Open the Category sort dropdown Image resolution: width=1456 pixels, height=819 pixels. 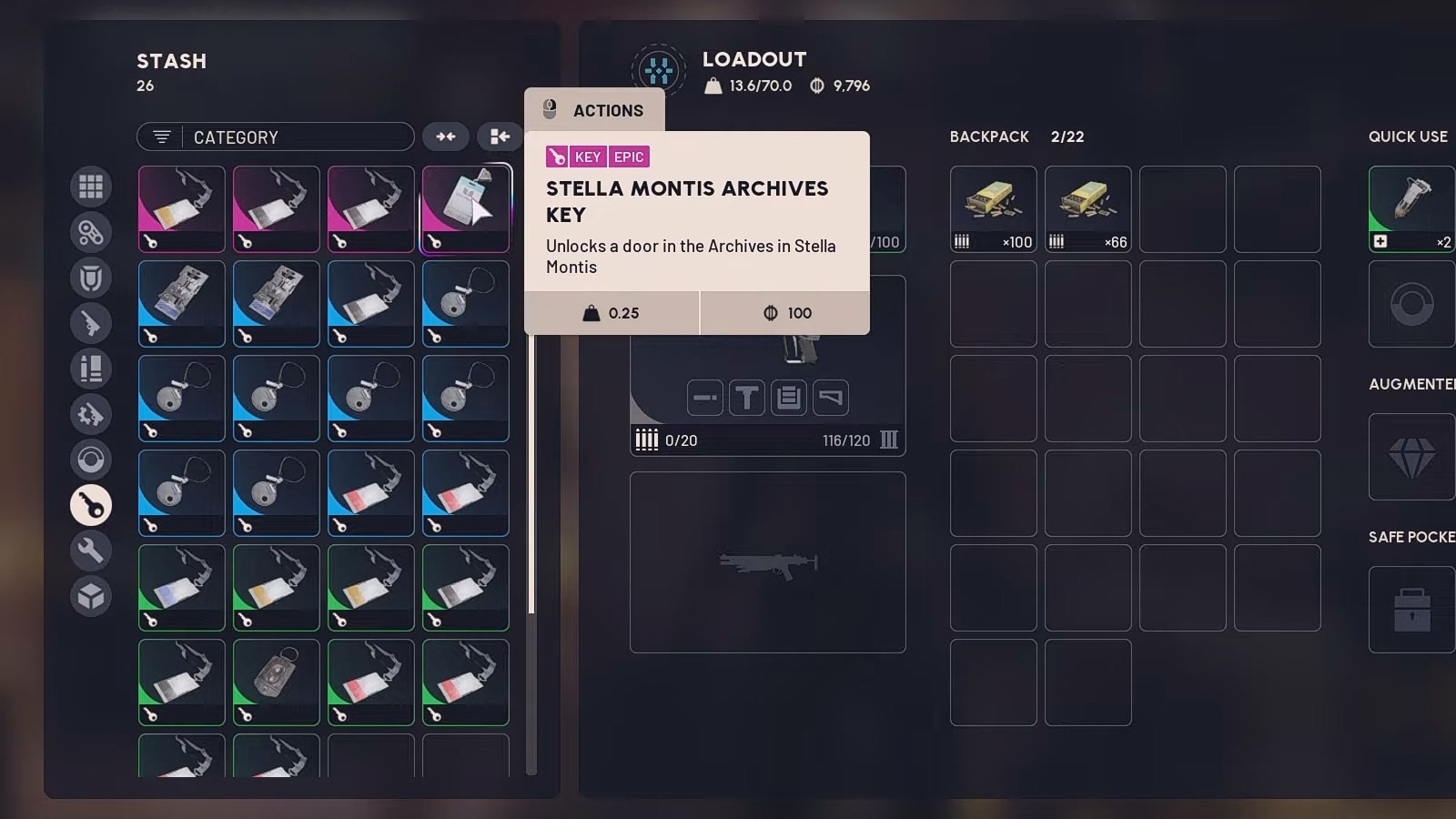[275, 136]
